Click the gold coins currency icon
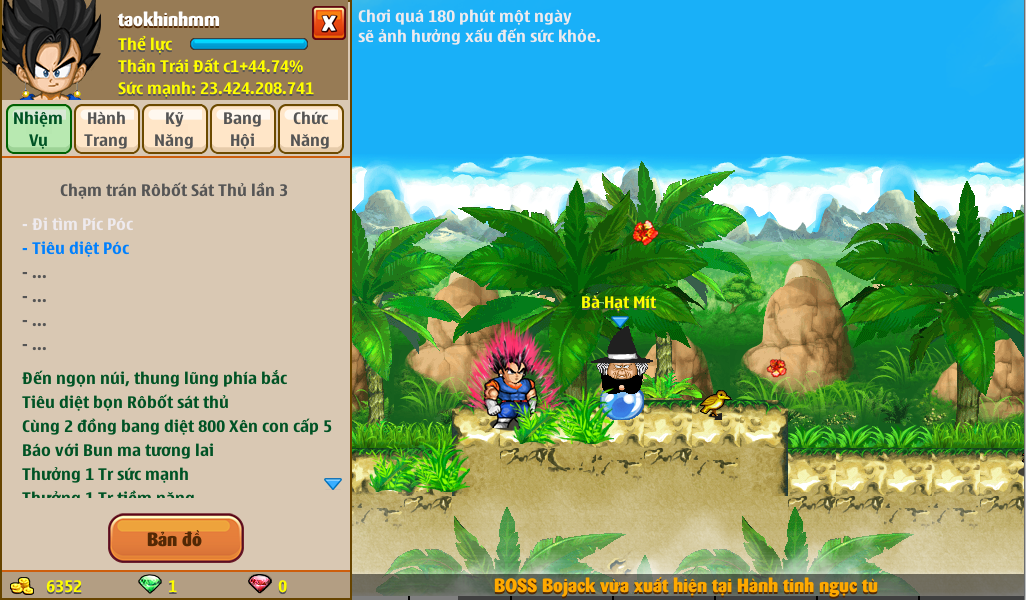Image resolution: width=1026 pixels, height=600 pixels. 22,586
